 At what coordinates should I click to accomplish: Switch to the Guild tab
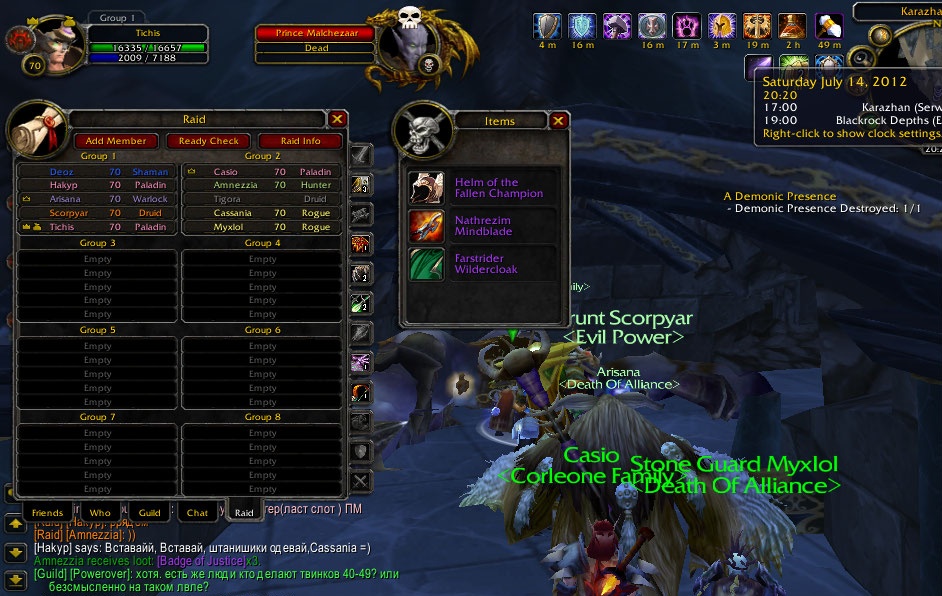point(149,513)
